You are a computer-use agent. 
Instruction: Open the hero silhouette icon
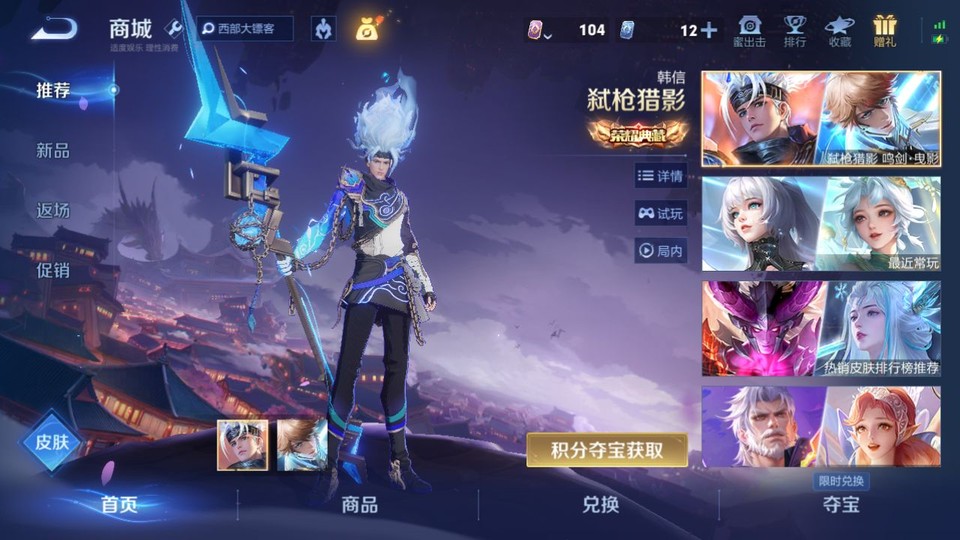[323, 29]
